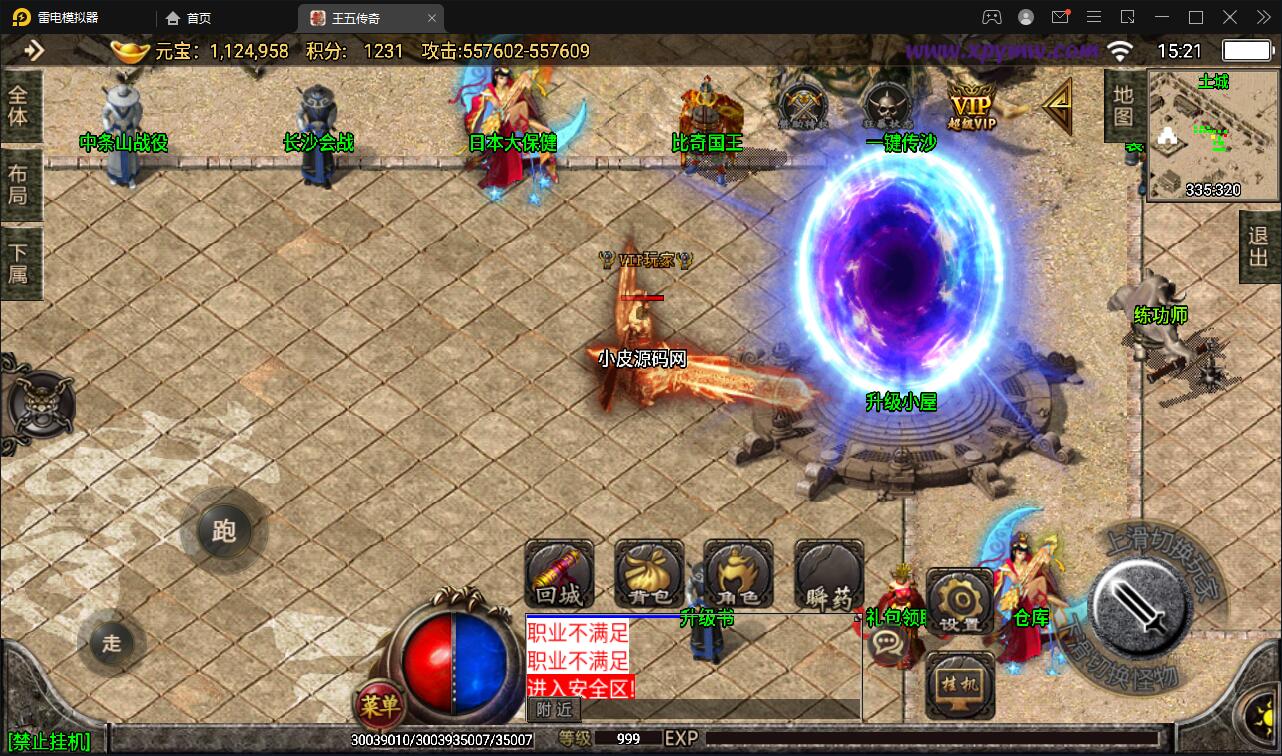This screenshot has width=1282, height=756.
Task: Choose the 全体 side tab
Action: click(19, 106)
